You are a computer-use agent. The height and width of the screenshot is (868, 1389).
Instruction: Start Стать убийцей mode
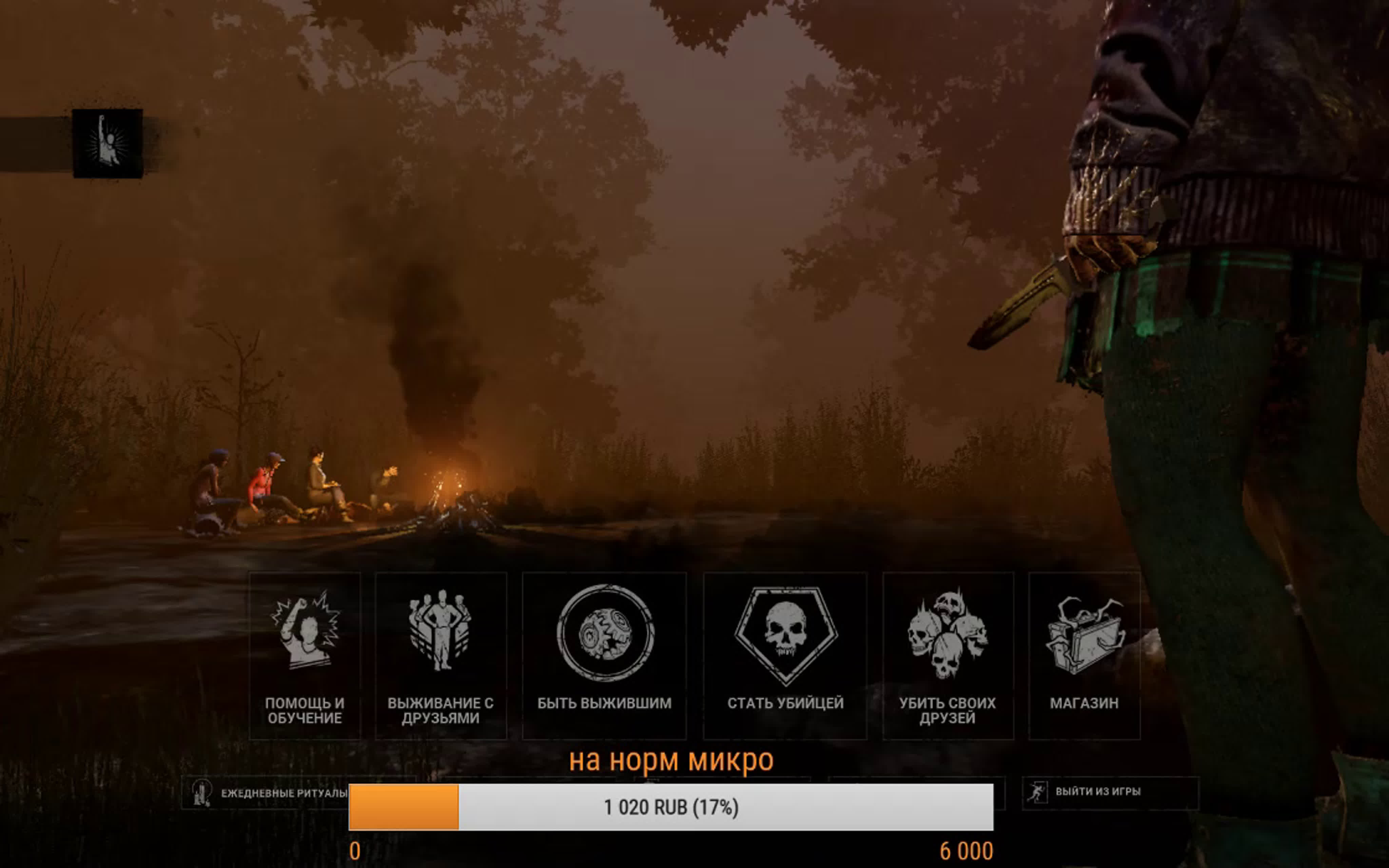coord(785,656)
